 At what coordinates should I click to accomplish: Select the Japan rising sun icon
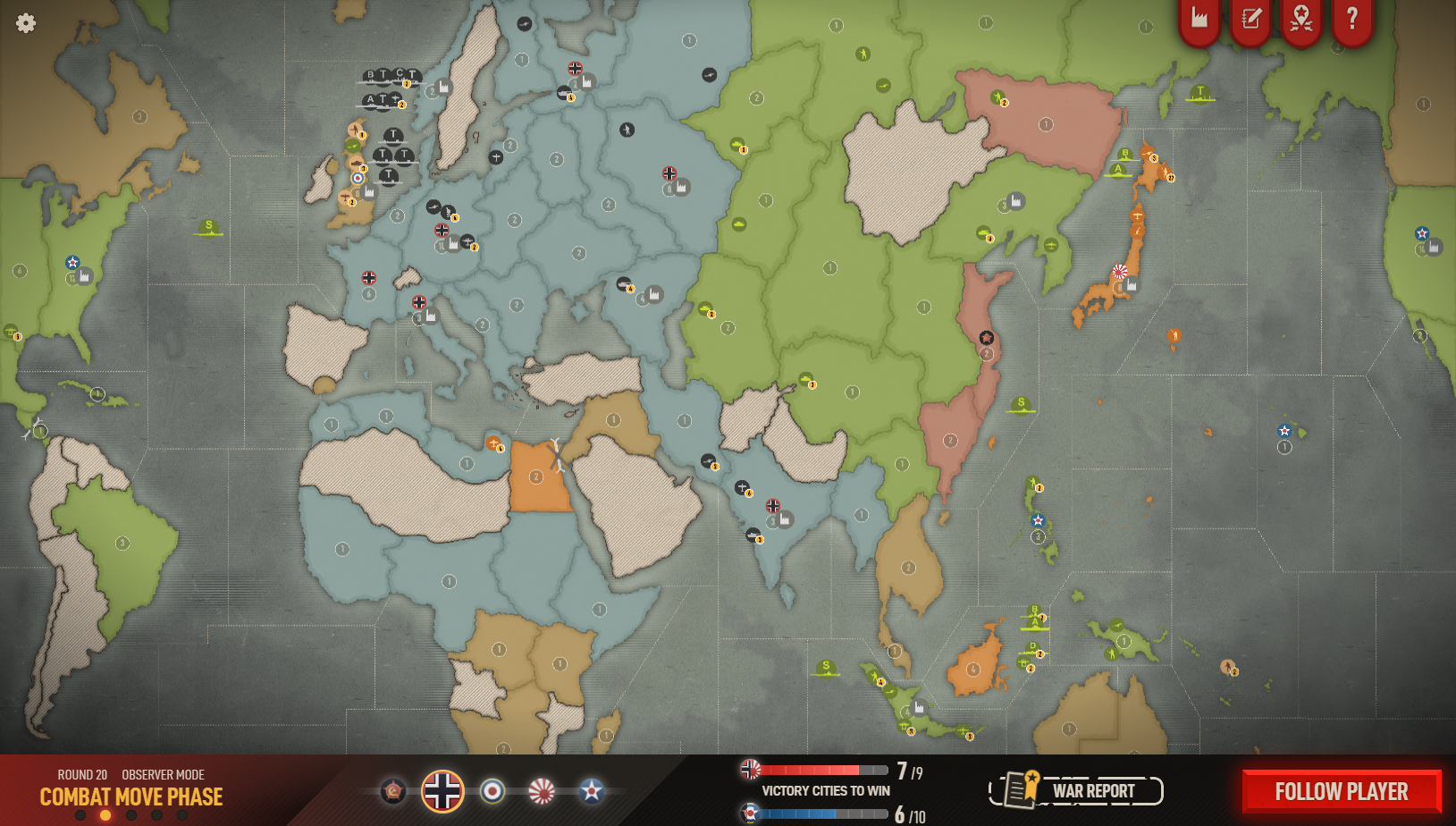(542, 791)
